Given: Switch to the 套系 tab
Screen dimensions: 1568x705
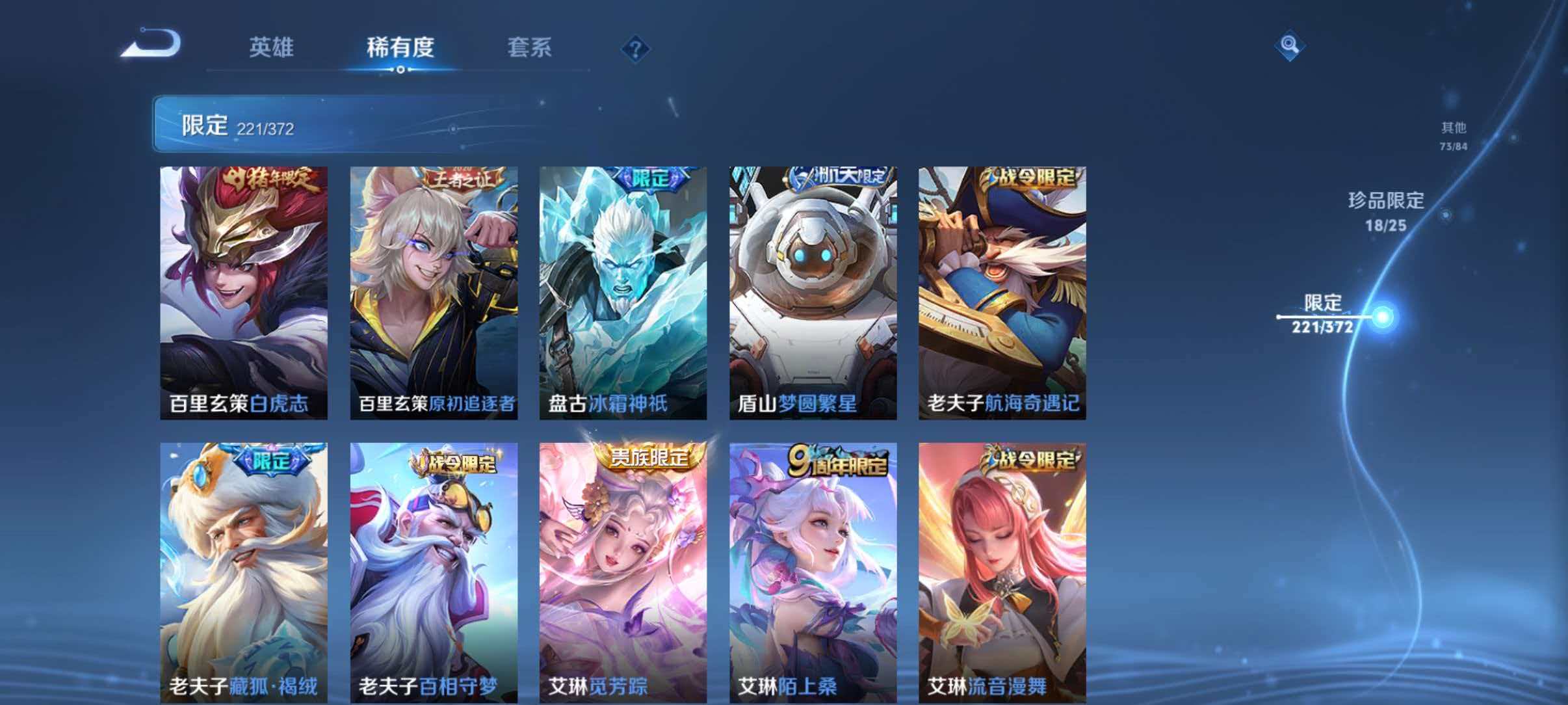Looking at the screenshot, I should pos(530,47).
